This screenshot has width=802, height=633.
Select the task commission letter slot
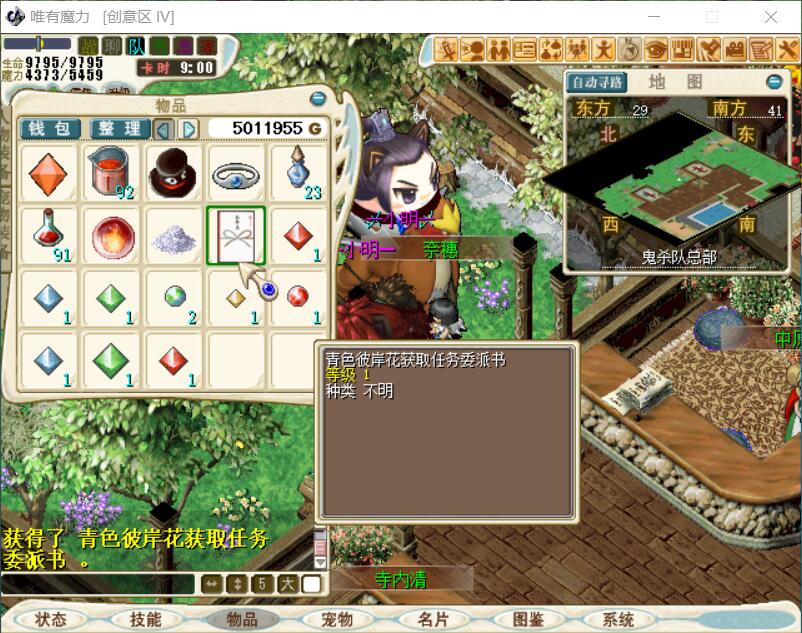(236, 236)
